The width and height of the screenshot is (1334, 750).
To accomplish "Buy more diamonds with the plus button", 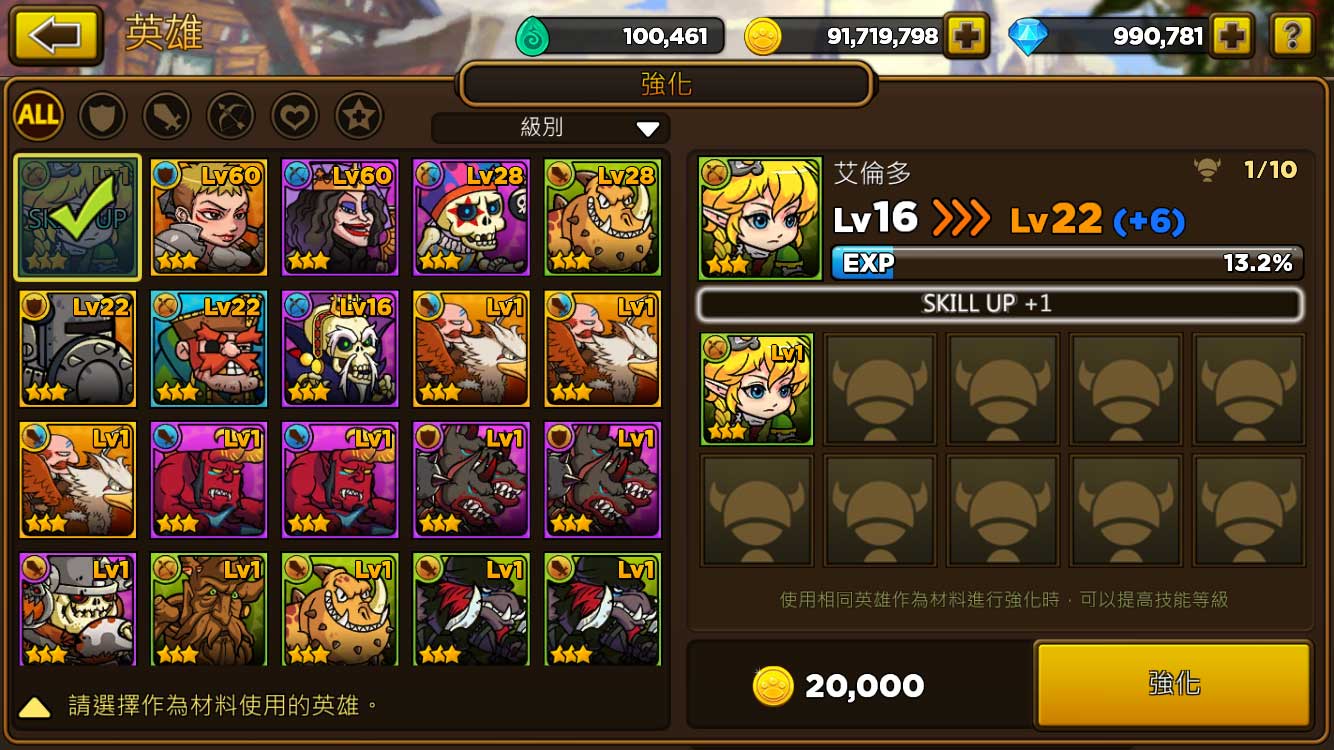I will point(1232,37).
